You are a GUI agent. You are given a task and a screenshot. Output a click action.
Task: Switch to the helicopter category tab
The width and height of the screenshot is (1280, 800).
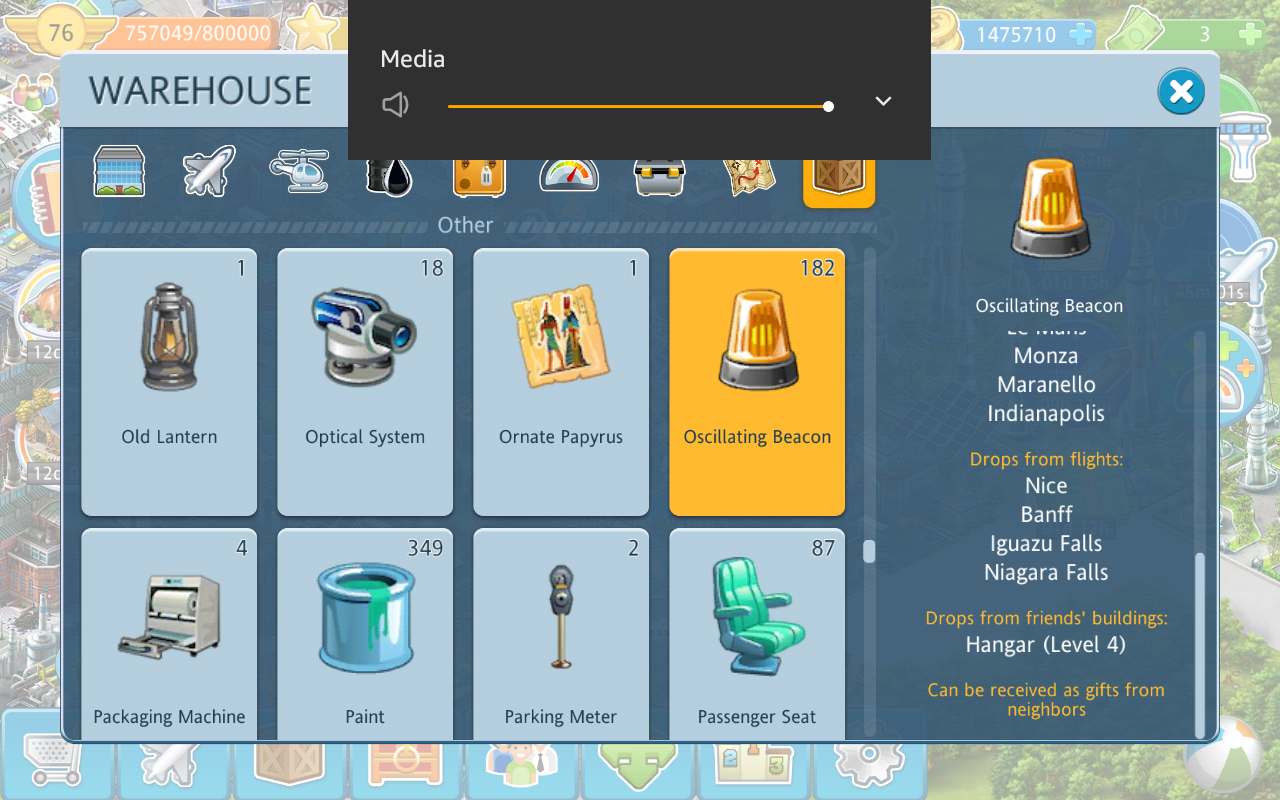(x=299, y=171)
